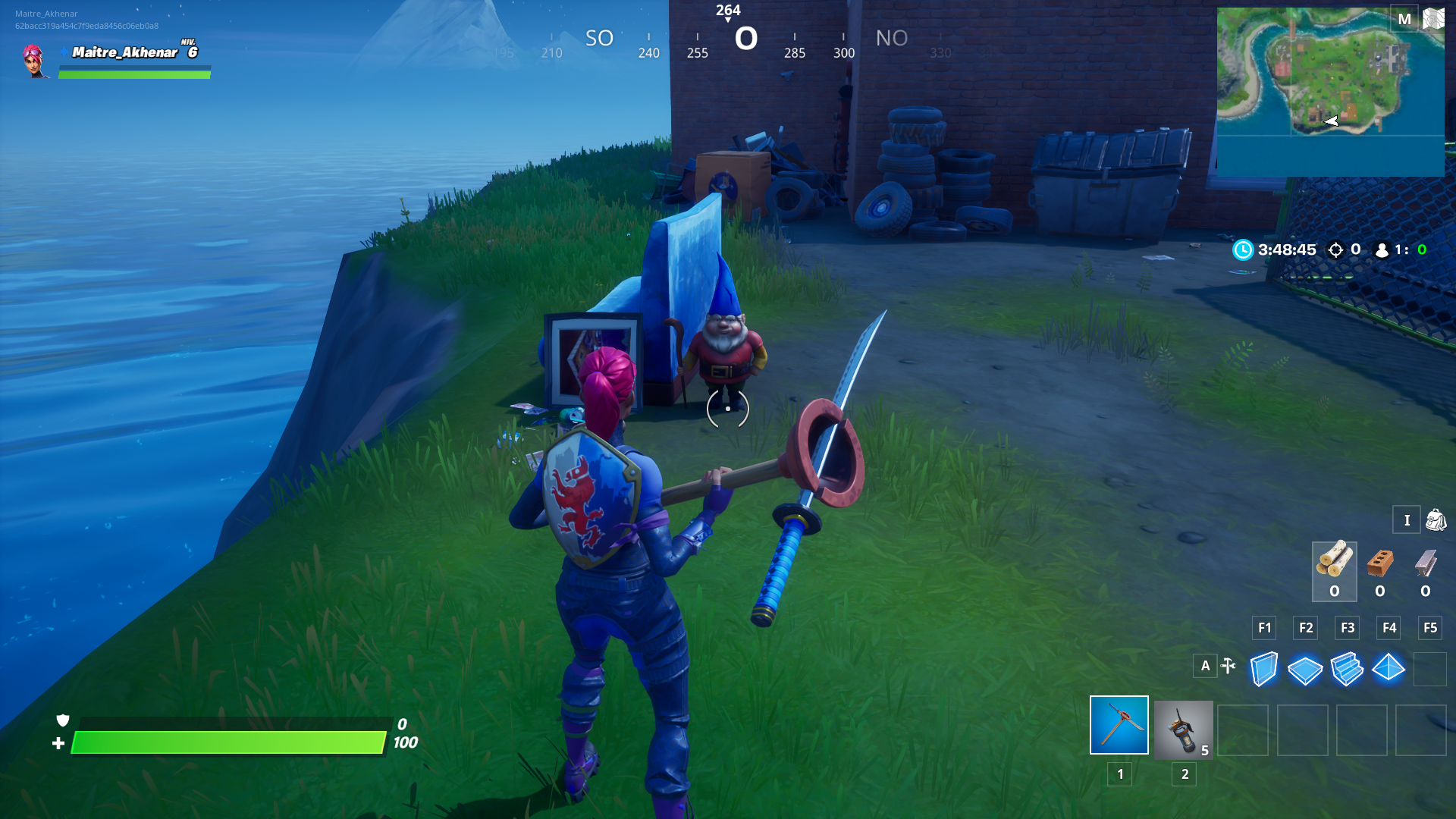Select the pyramid roof building piece
This screenshot has height=819, width=1456.
(x=1389, y=668)
